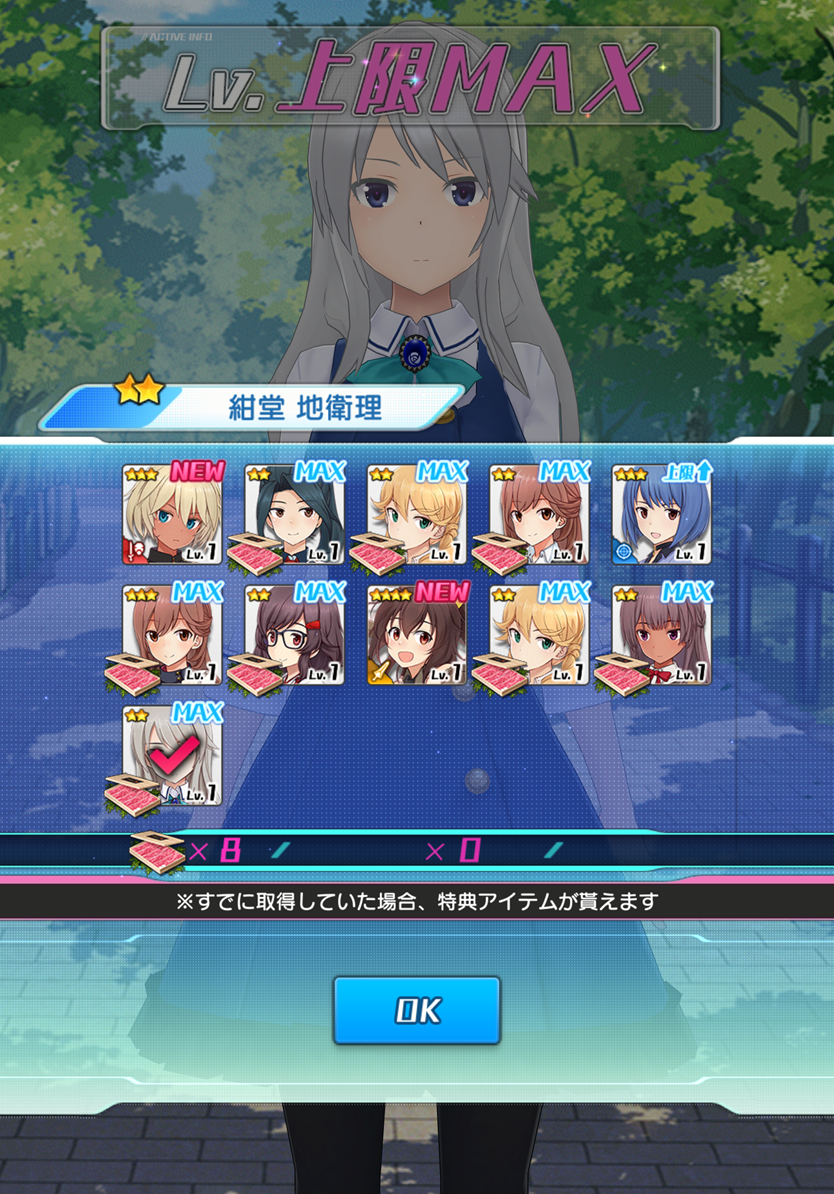
Task: Select the tanned blonde three-star NEW character
Action: tap(173, 516)
